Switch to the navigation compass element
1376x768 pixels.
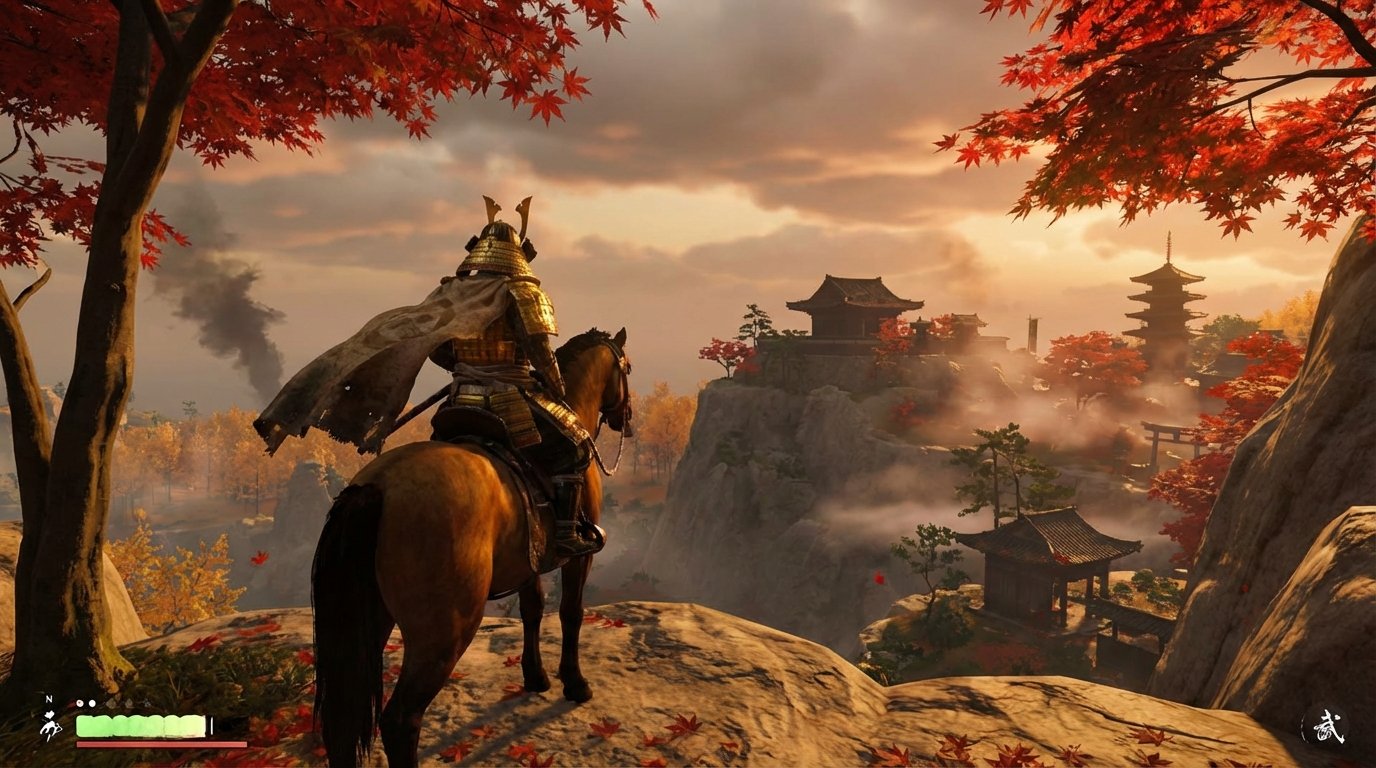[49, 698]
